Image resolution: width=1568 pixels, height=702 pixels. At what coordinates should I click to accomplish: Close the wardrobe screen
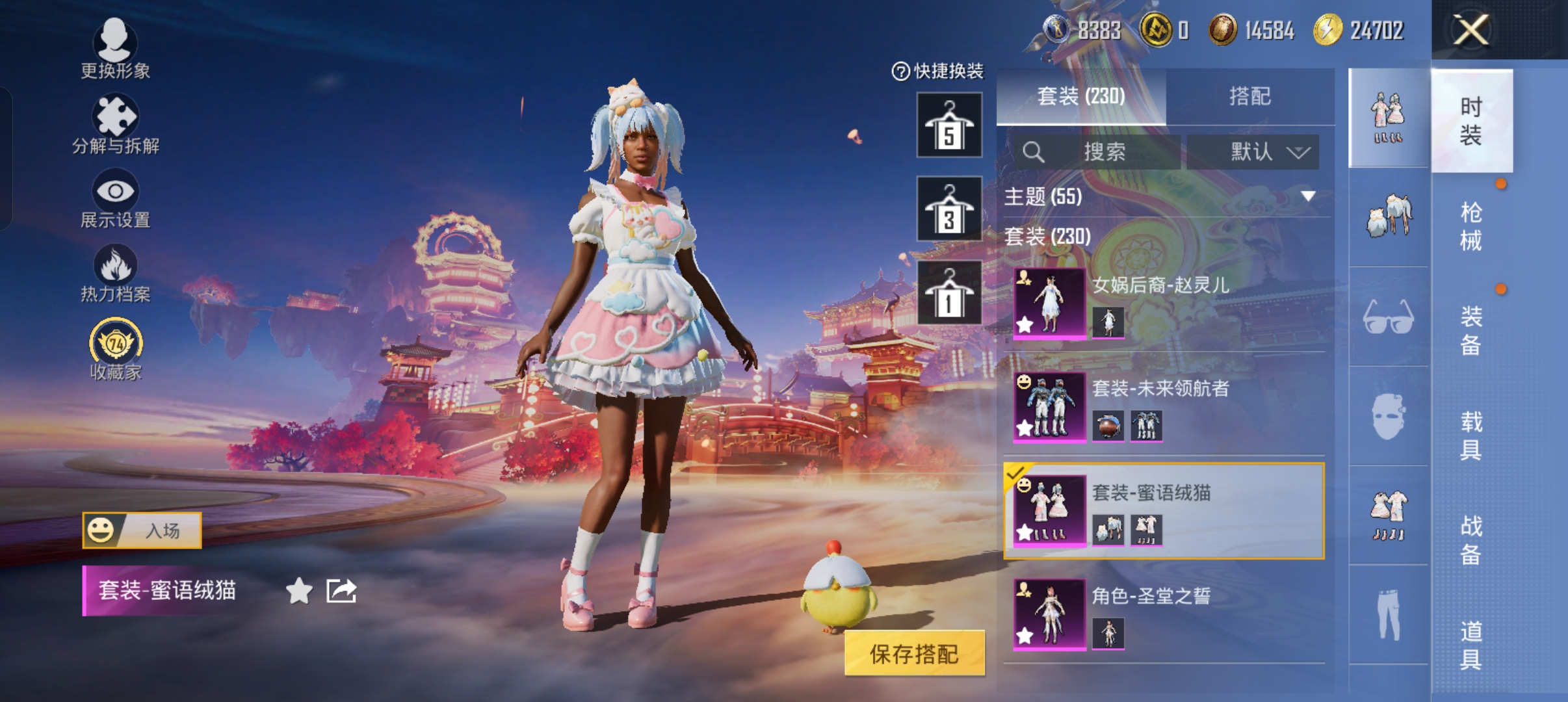pyautogui.click(x=1471, y=30)
